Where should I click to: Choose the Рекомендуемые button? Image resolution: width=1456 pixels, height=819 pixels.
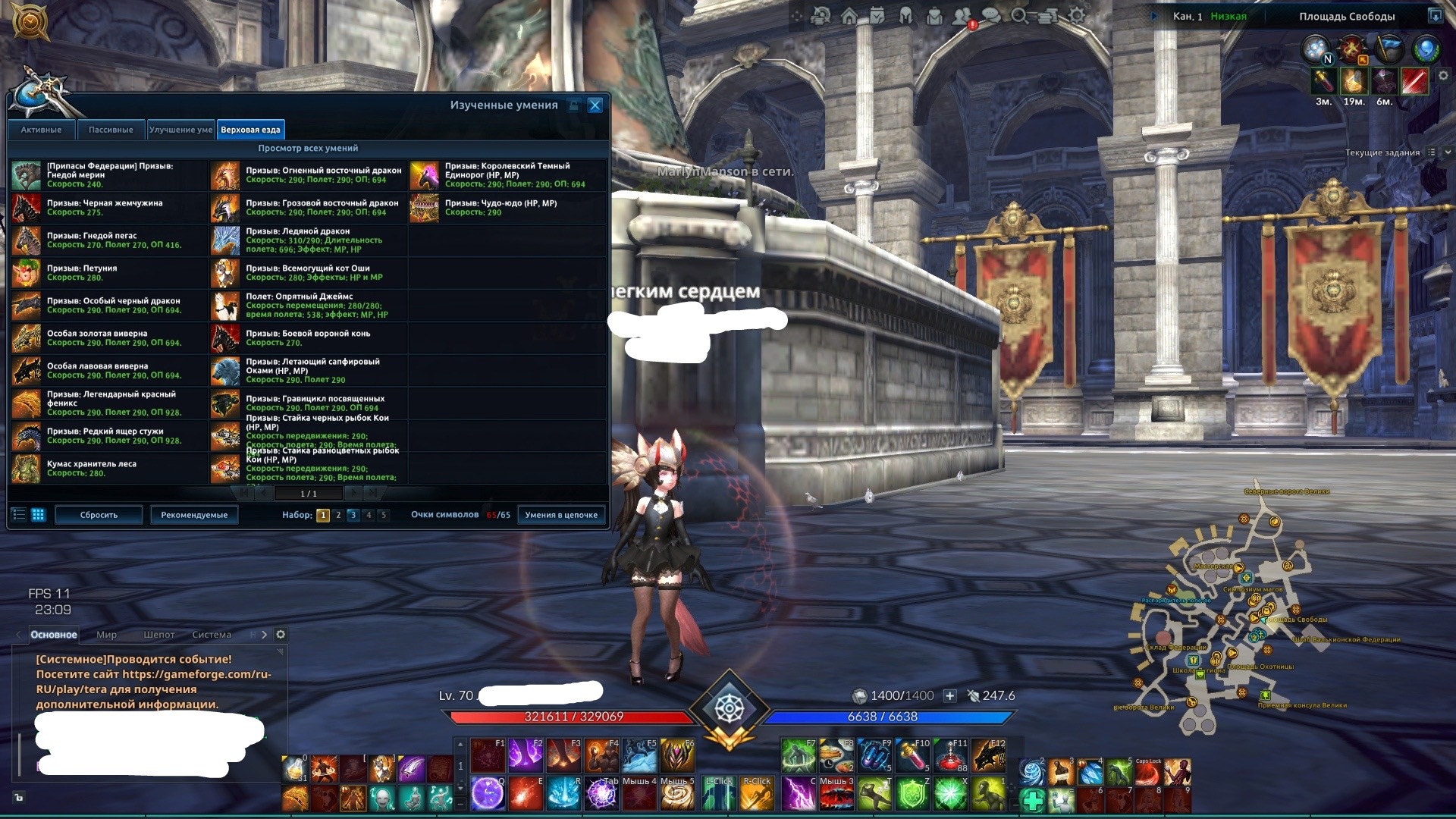(x=194, y=515)
